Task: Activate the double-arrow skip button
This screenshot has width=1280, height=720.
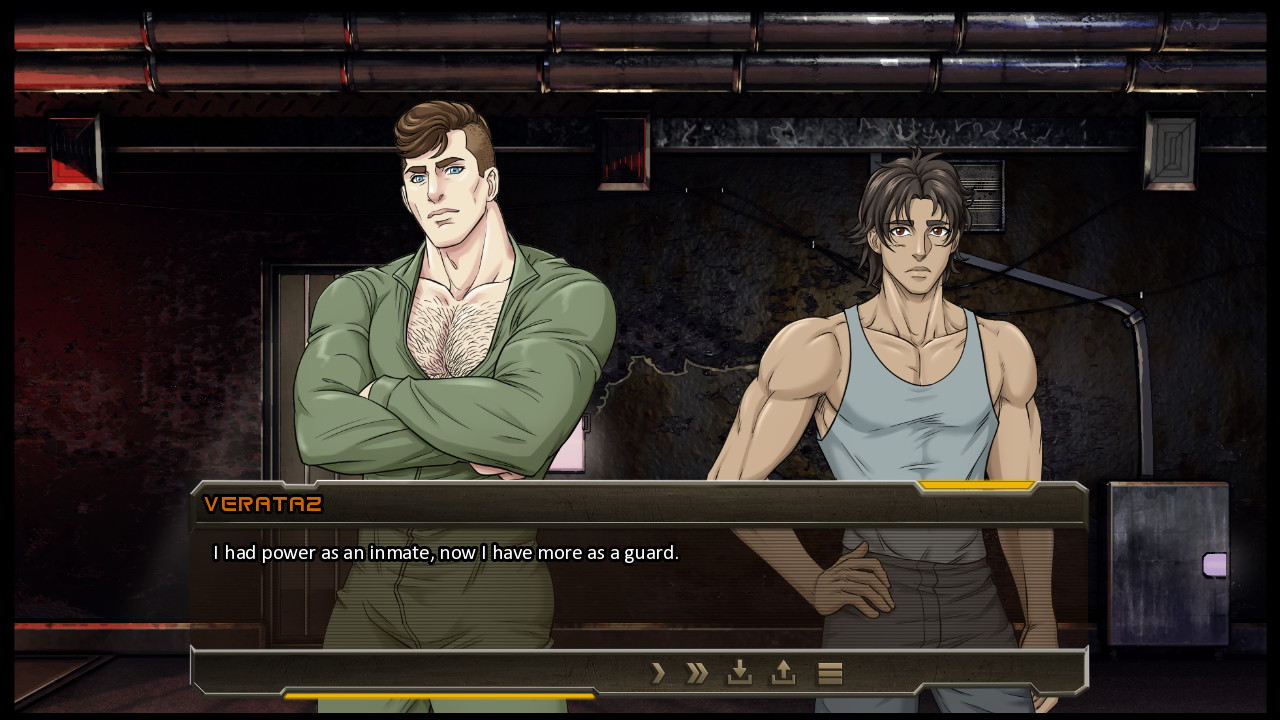Action: pyautogui.click(x=697, y=673)
